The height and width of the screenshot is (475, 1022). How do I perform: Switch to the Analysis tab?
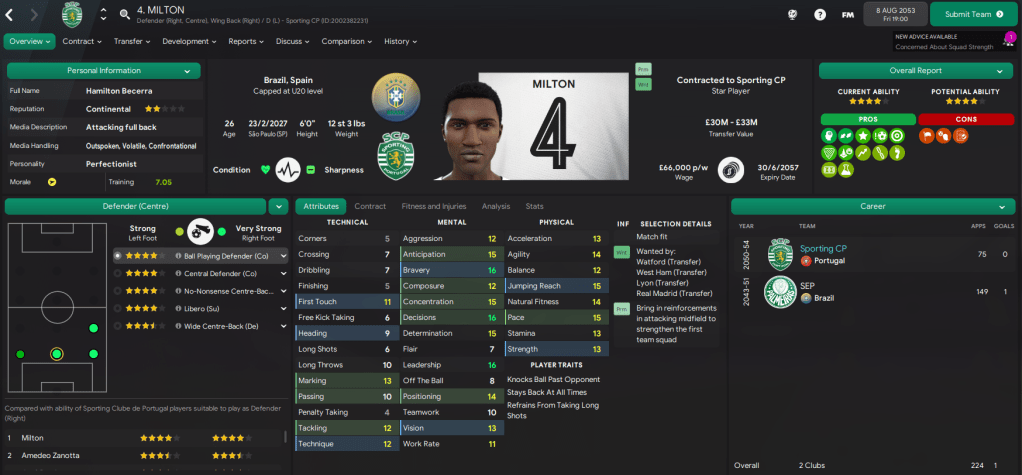click(x=496, y=206)
